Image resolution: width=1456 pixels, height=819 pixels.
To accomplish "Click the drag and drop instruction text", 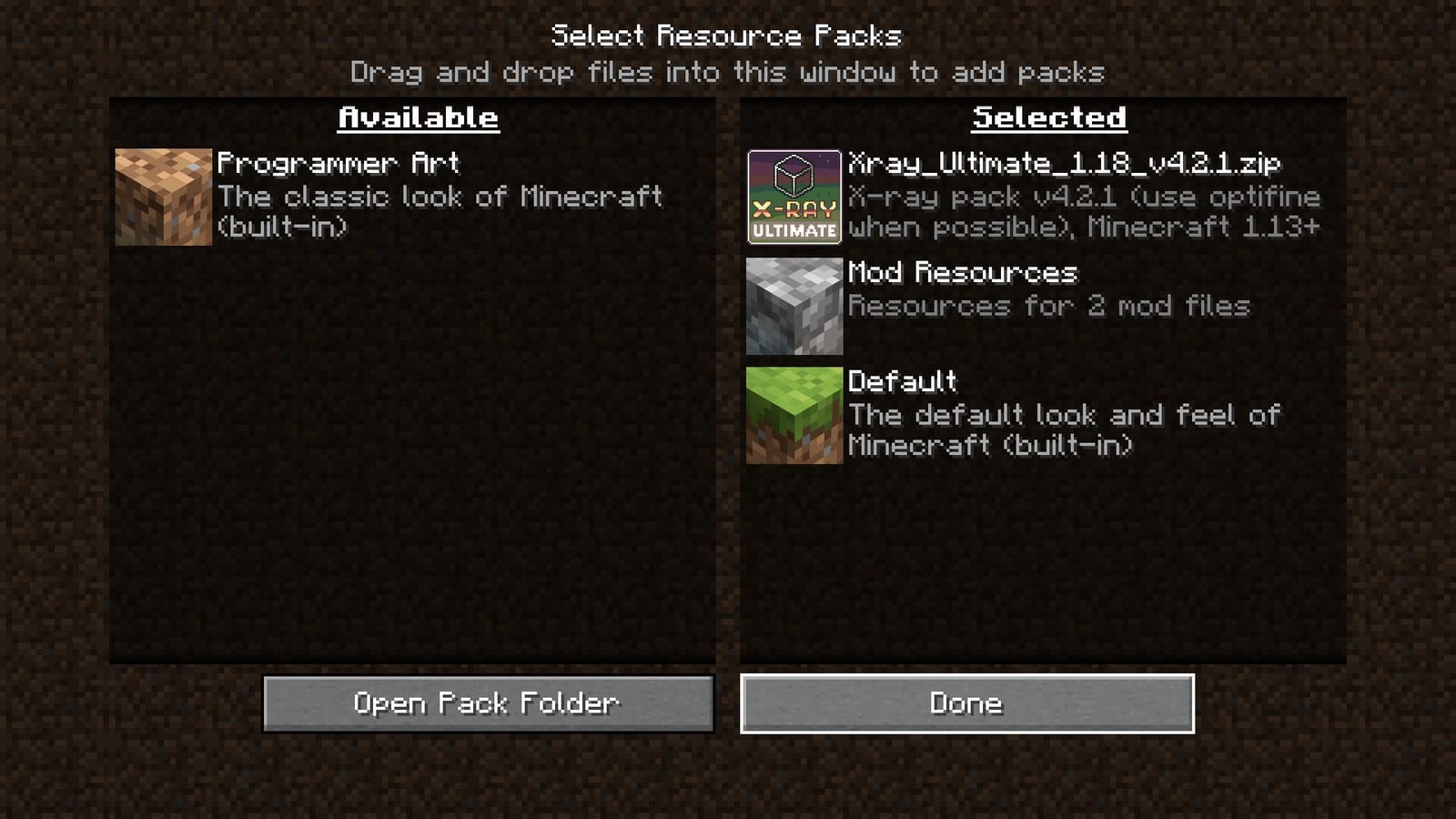I will [x=727, y=73].
